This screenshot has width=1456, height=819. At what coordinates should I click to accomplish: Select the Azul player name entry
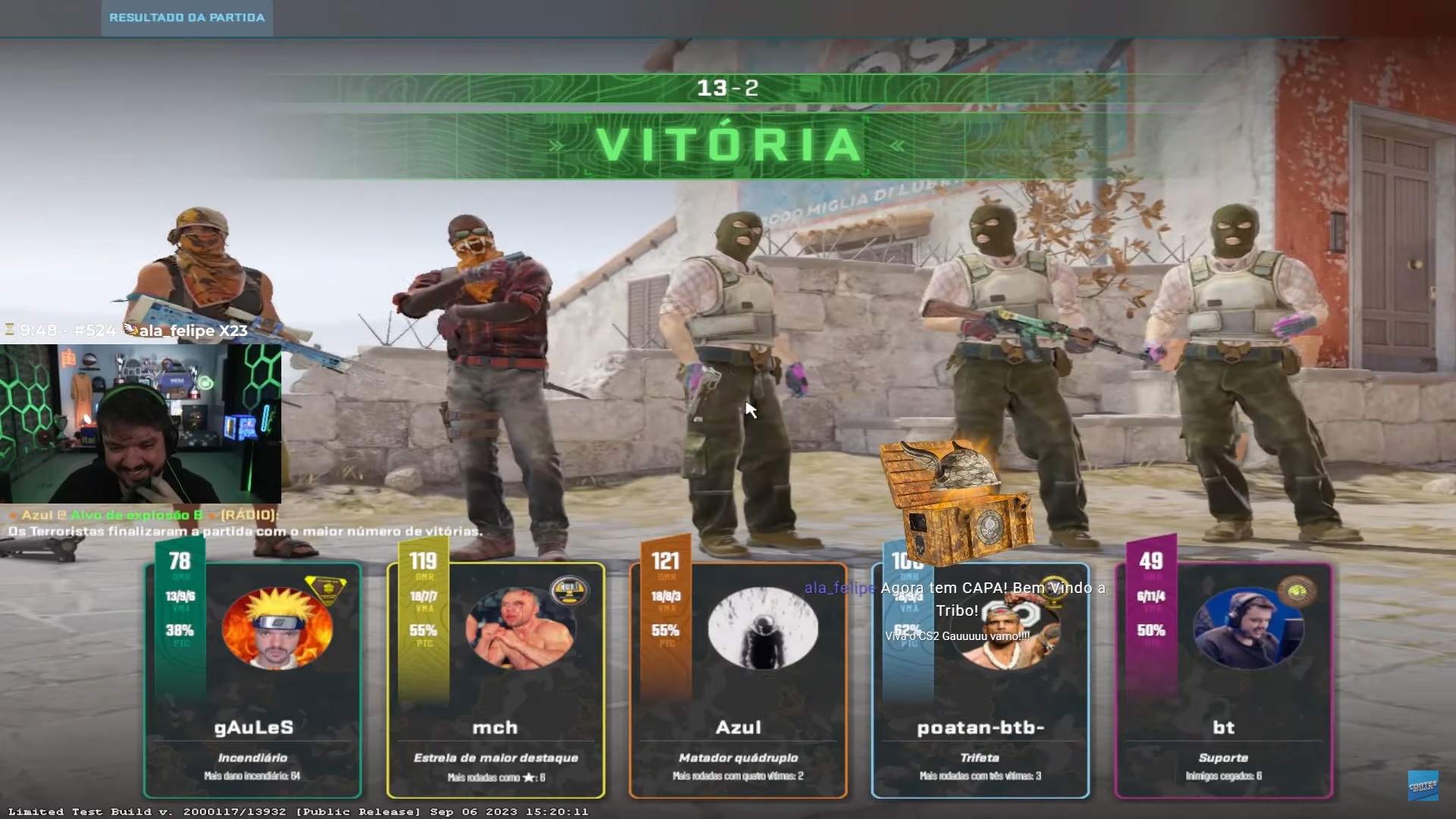[x=739, y=726]
